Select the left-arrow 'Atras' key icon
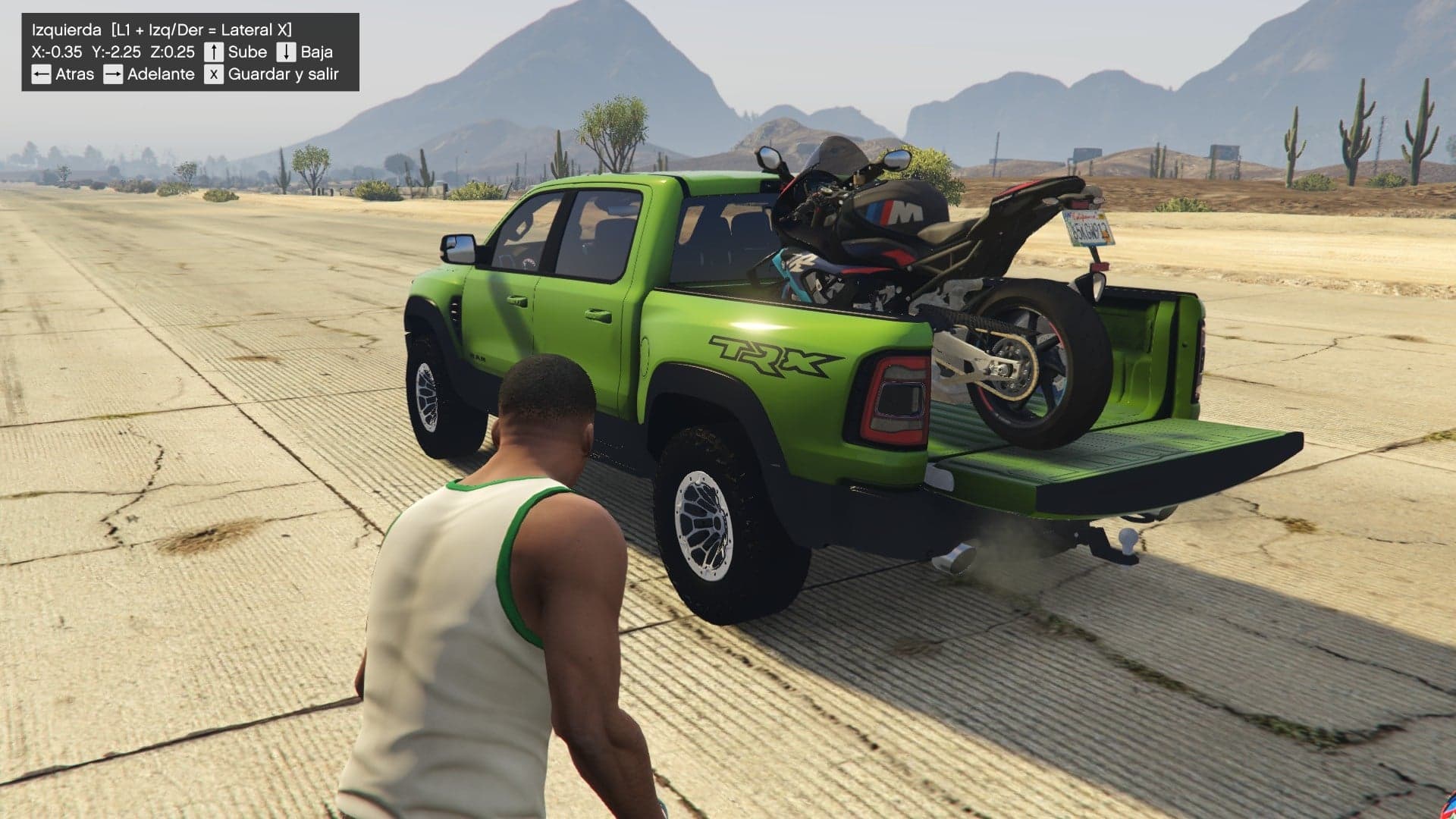 42,74
